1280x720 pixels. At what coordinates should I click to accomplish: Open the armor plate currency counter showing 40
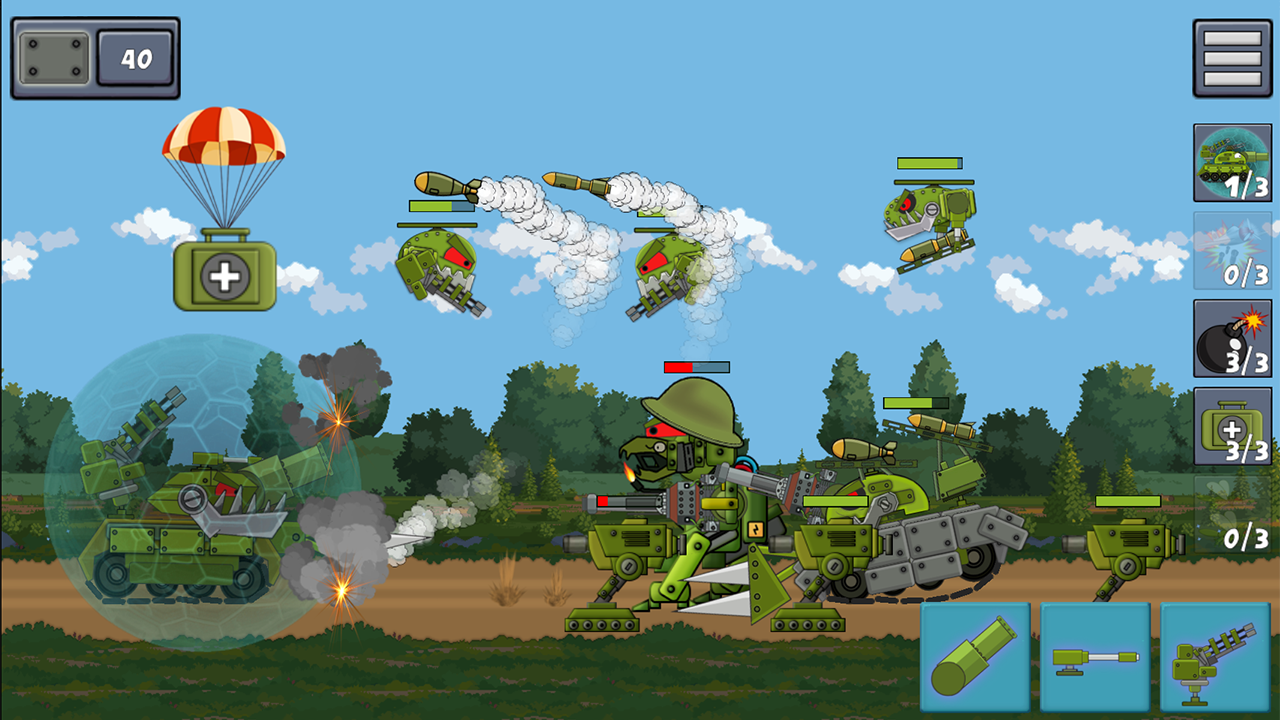coord(95,57)
